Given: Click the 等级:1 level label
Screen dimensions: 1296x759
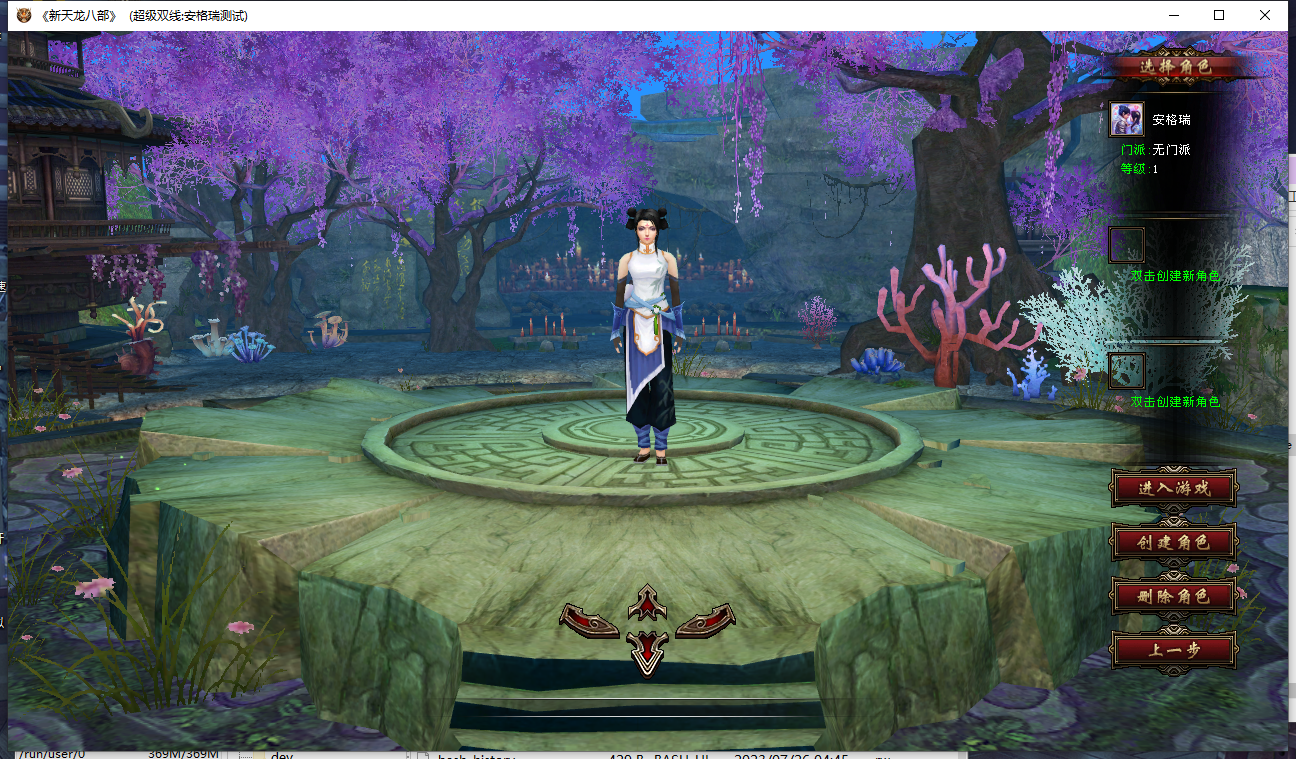Looking at the screenshot, I should 1140,168.
